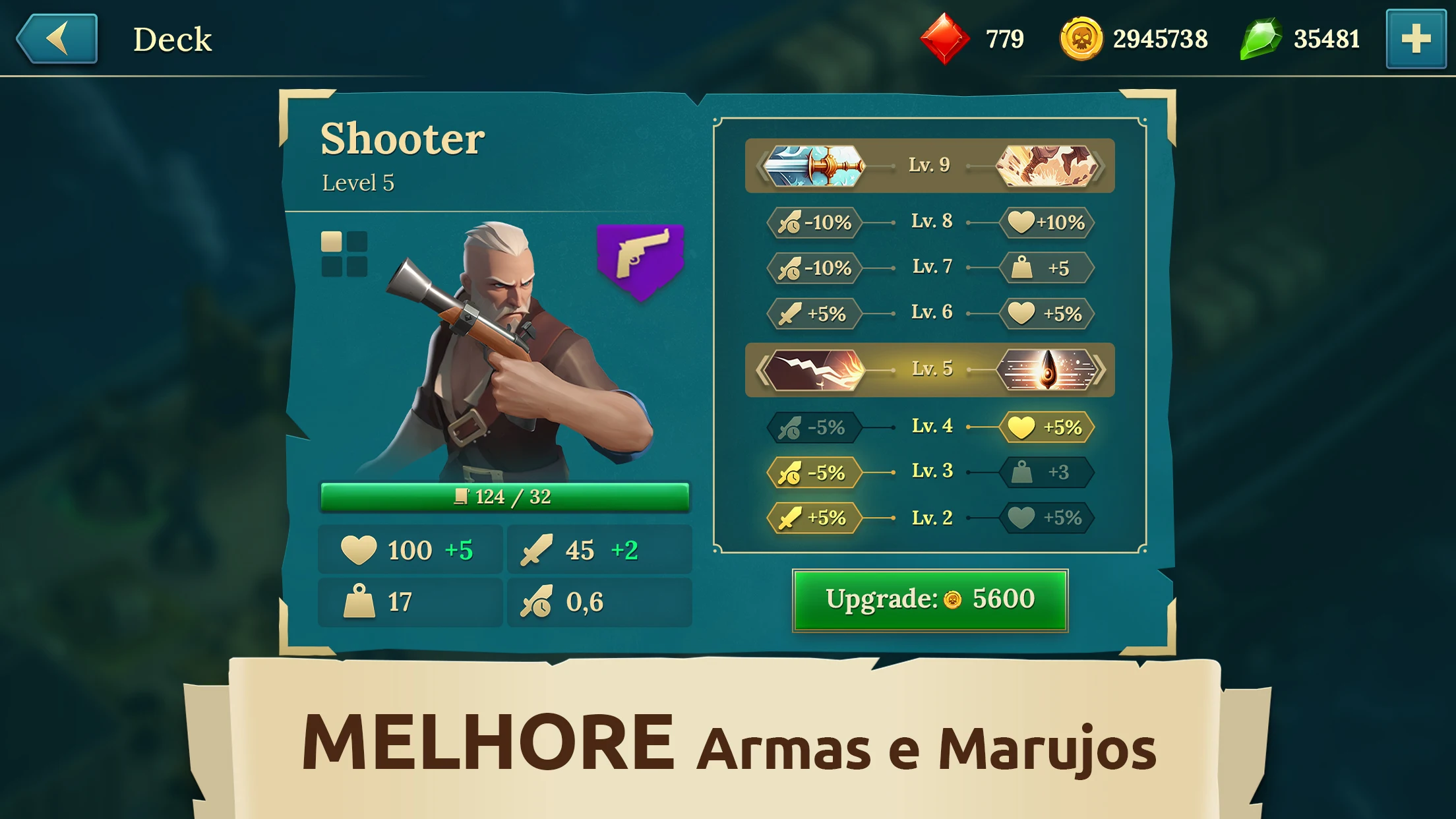Viewport: 1456px width, 819px height.
Task: Click the green Upgrade 5600 button
Action: [930, 600]
